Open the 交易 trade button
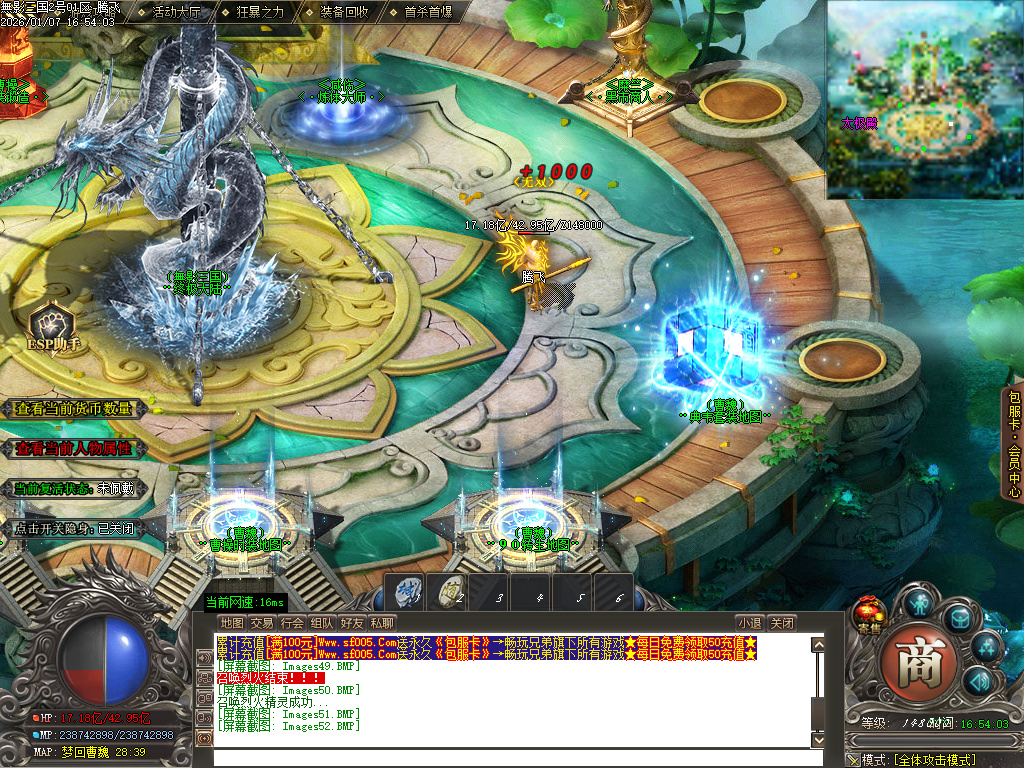 pos(262,623)
